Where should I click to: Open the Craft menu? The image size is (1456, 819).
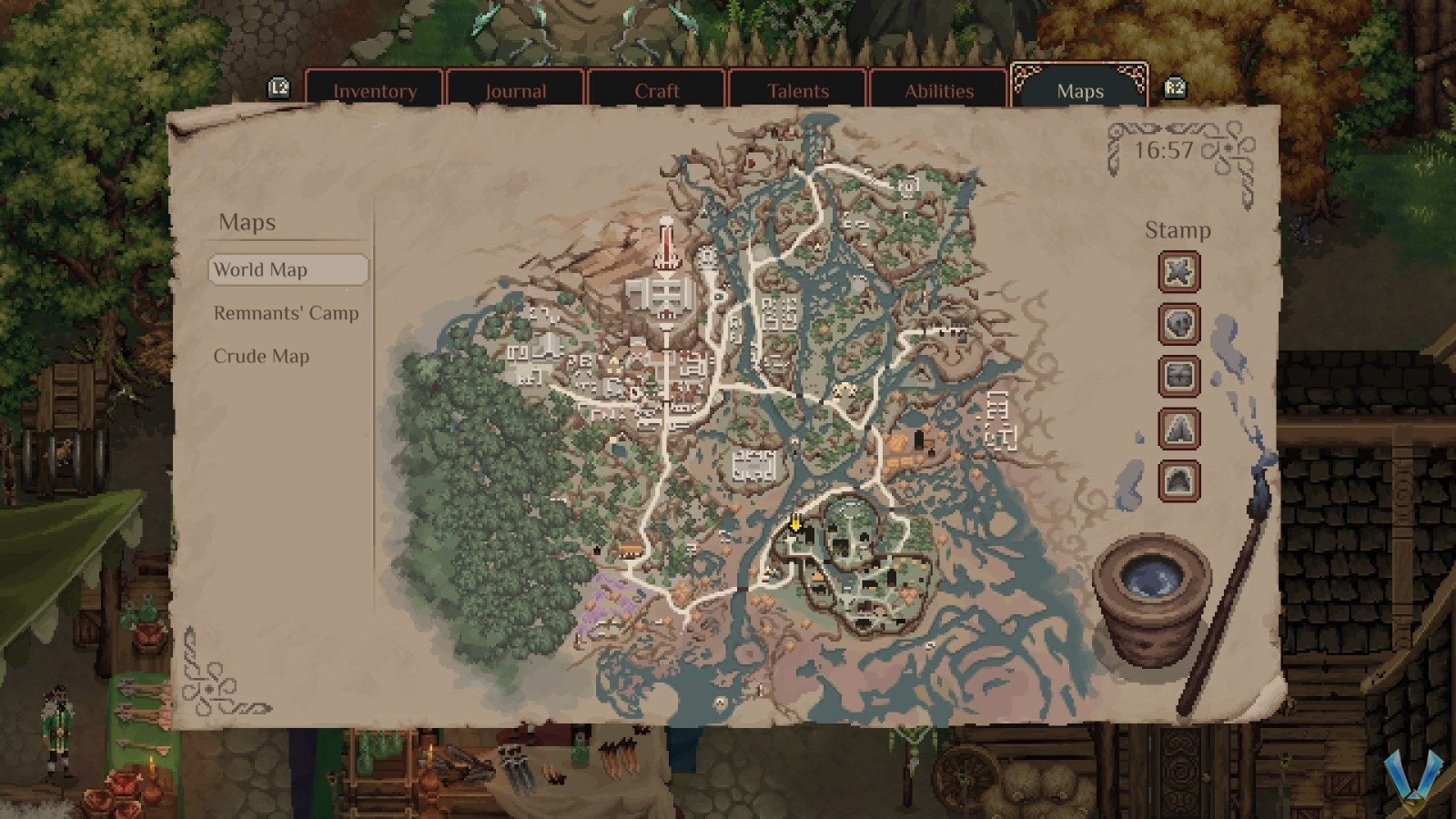click(657, 91)
